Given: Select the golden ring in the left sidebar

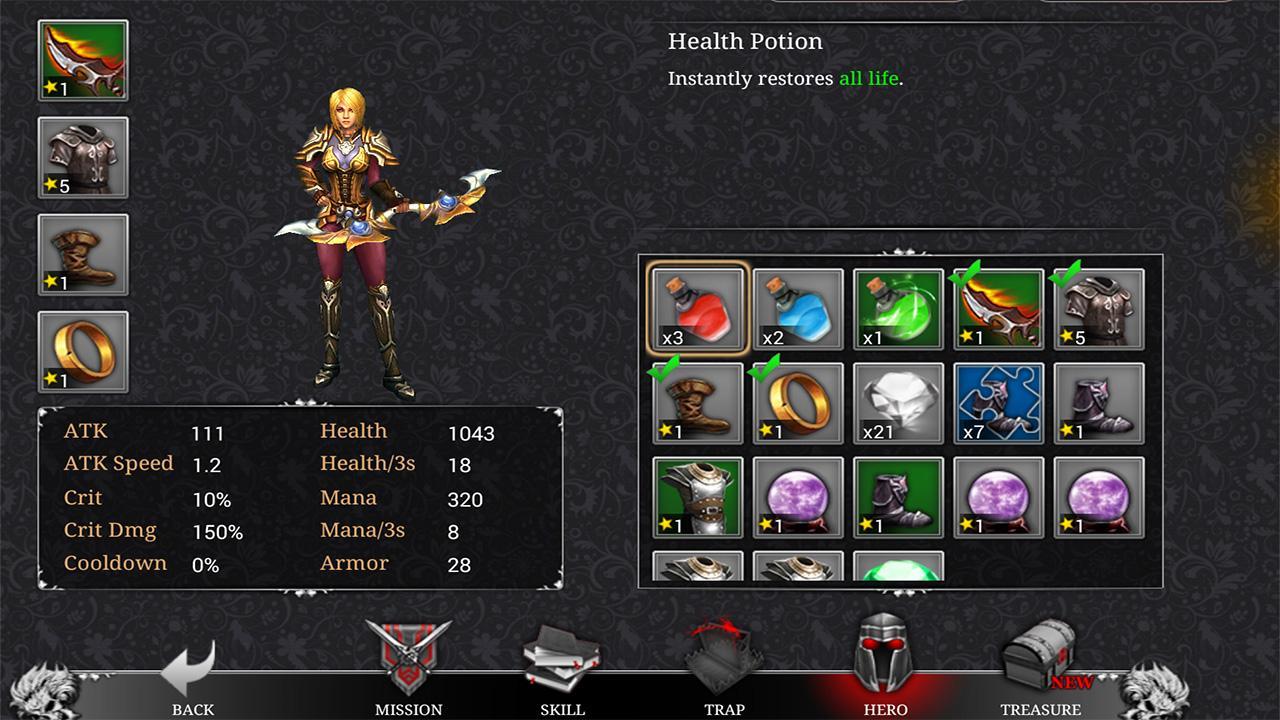Looking at the screenshot, I should (x=82, y=353).
